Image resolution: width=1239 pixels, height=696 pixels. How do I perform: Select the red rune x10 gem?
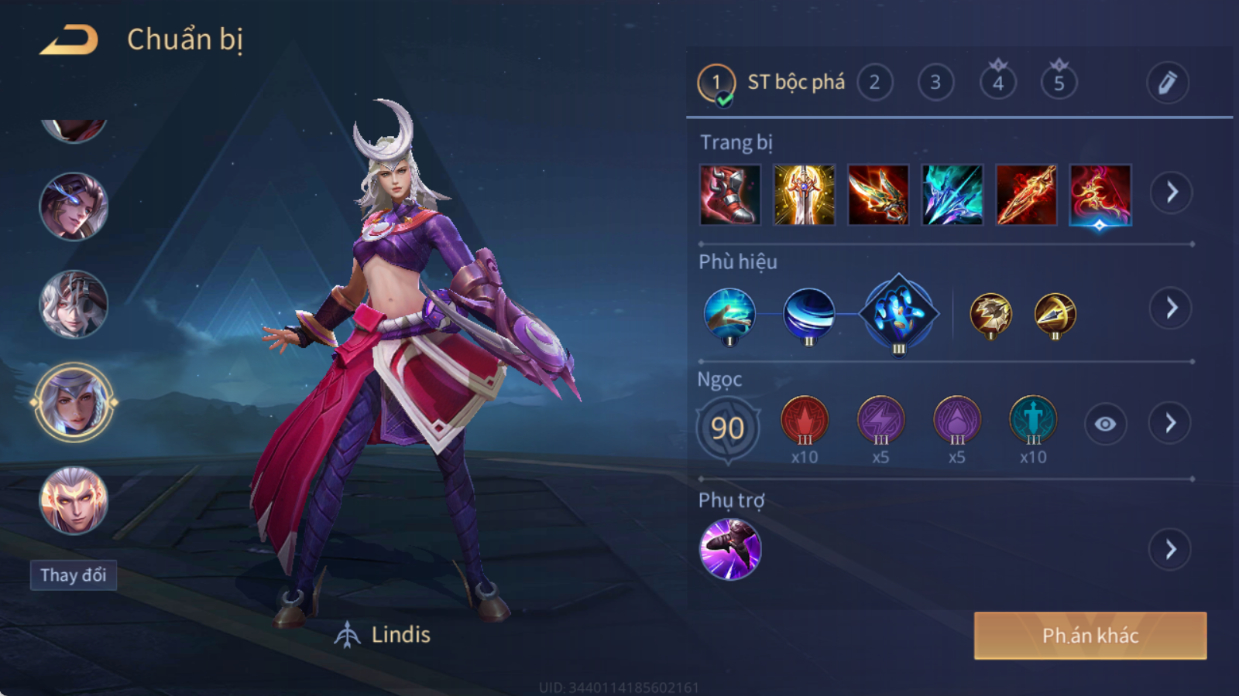pyautogui.click(x=804, y=421)
